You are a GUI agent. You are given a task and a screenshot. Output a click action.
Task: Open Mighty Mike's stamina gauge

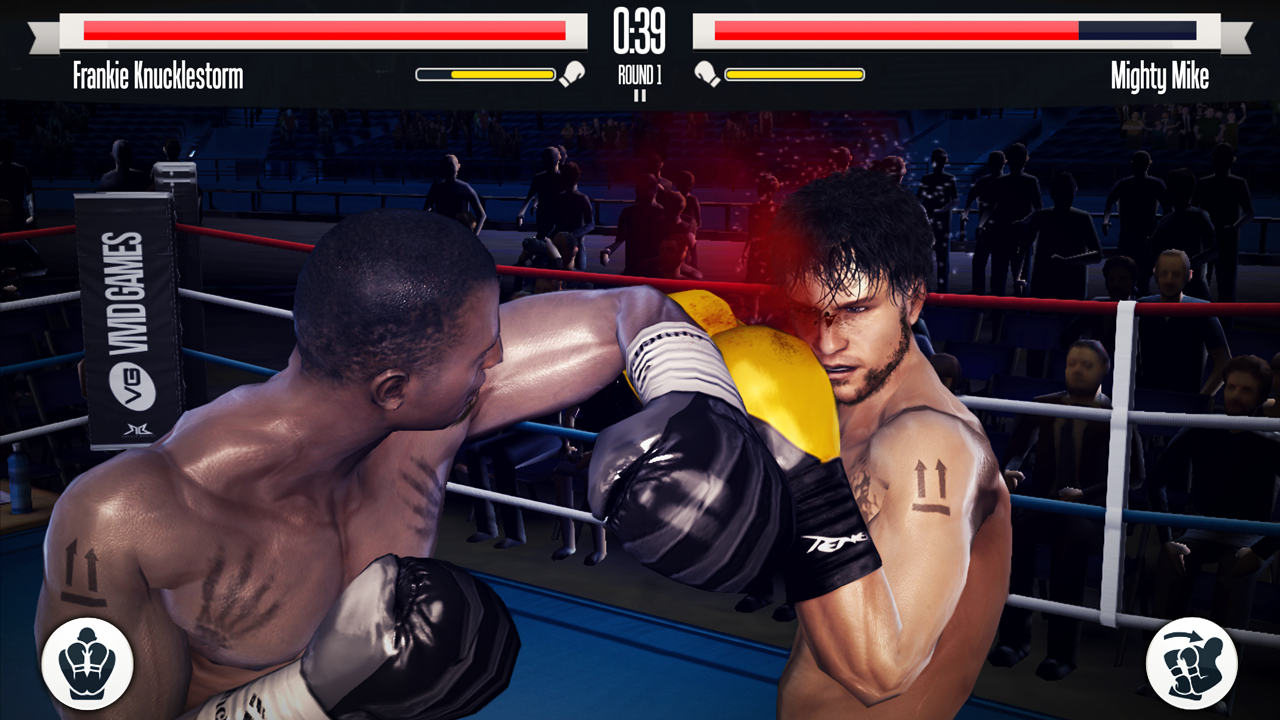coord(795,72)
